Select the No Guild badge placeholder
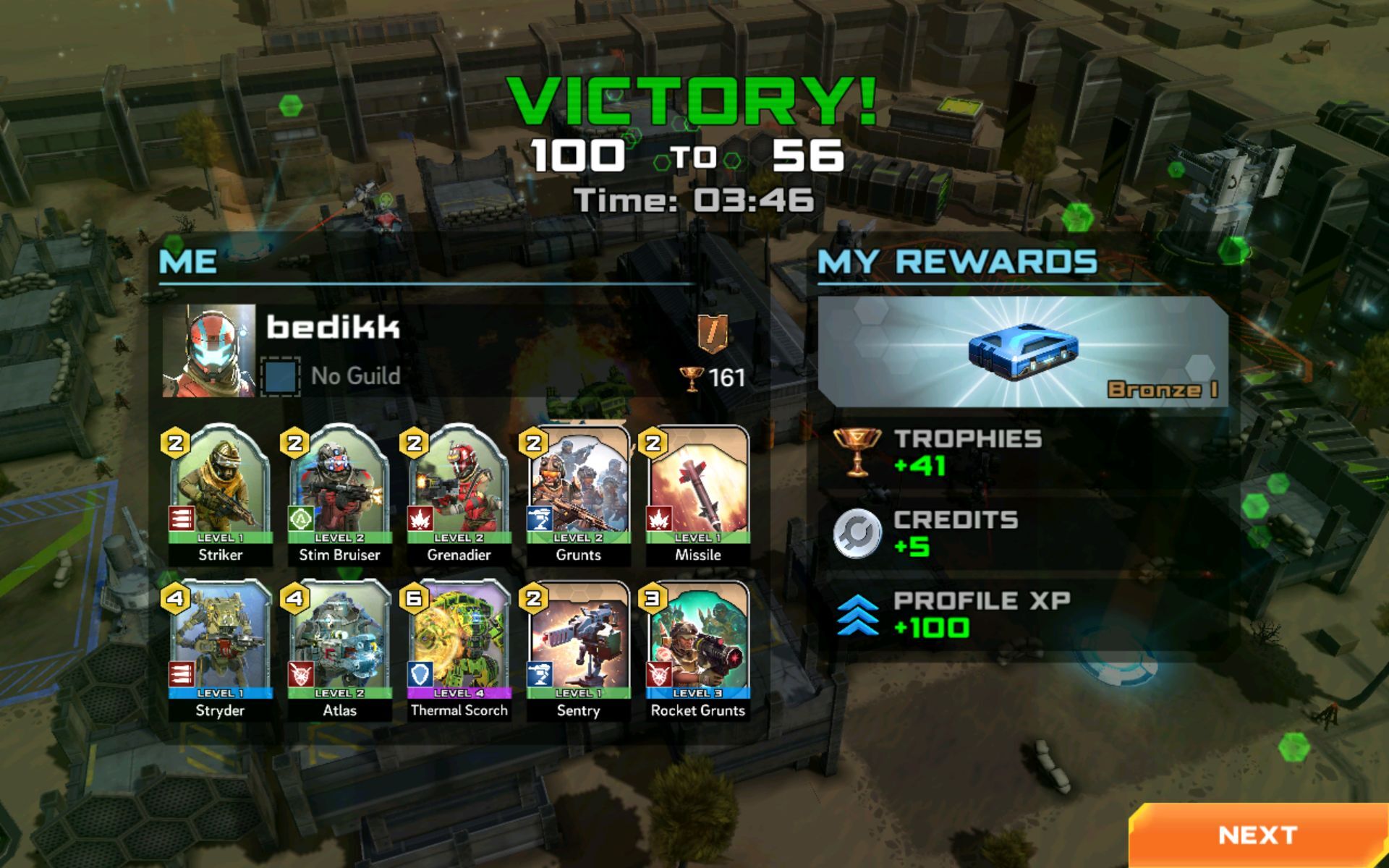 click(282, 376)
